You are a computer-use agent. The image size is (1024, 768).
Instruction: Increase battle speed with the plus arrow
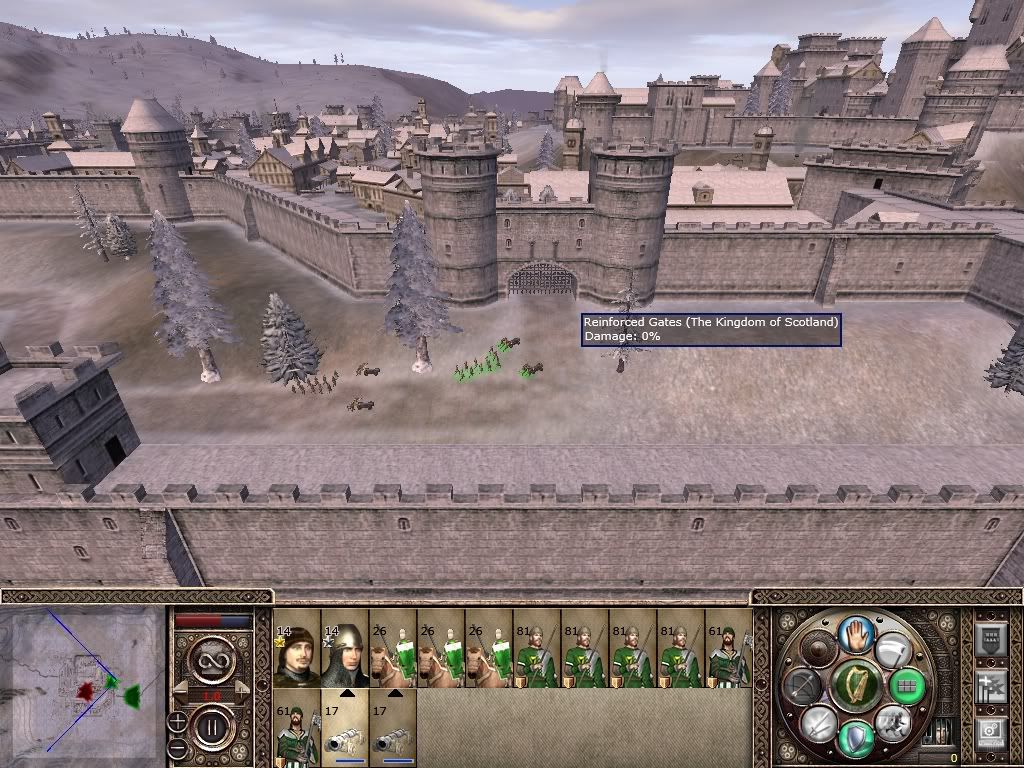pos(242,689)
